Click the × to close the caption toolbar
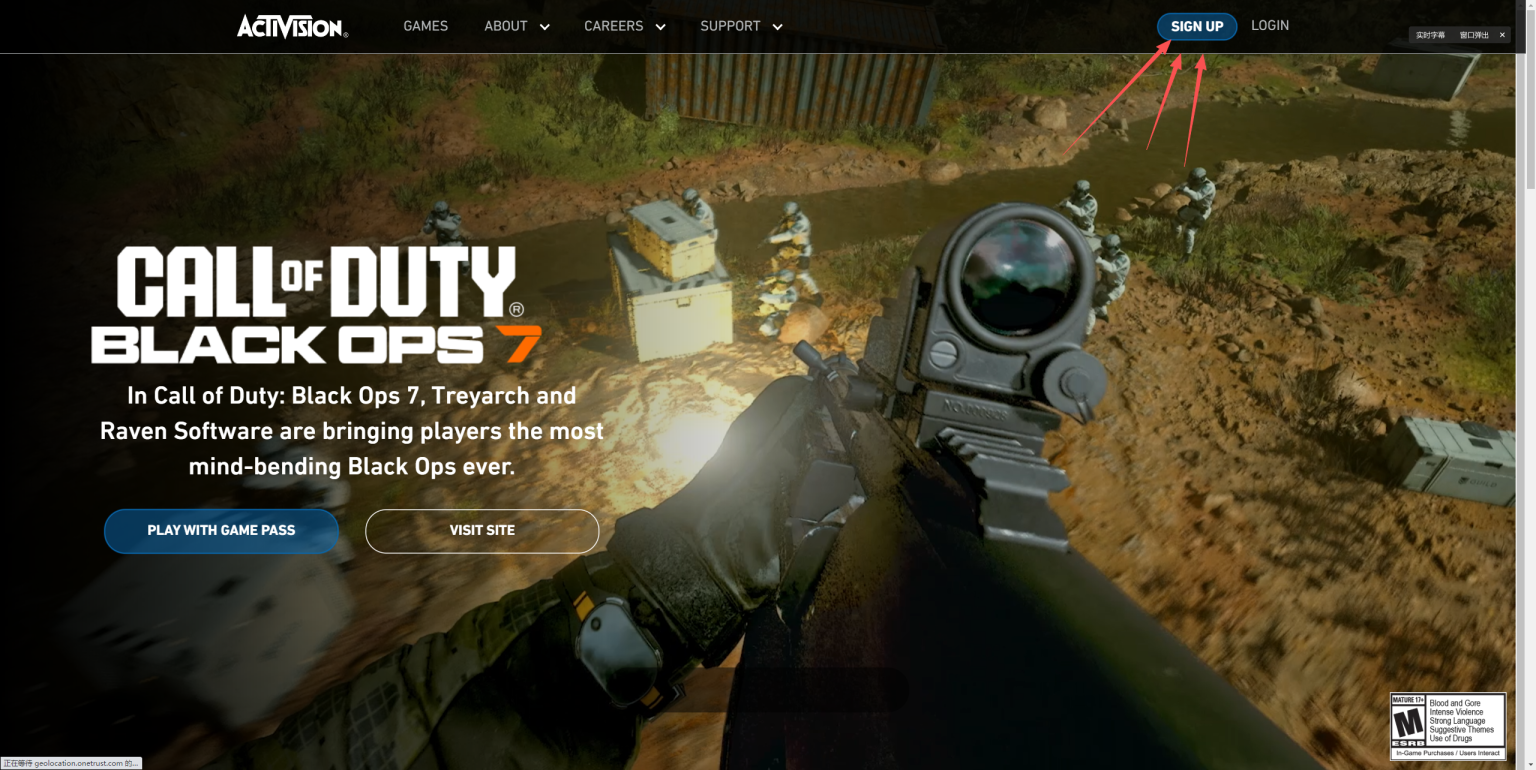 click(x=1501, y=34)
